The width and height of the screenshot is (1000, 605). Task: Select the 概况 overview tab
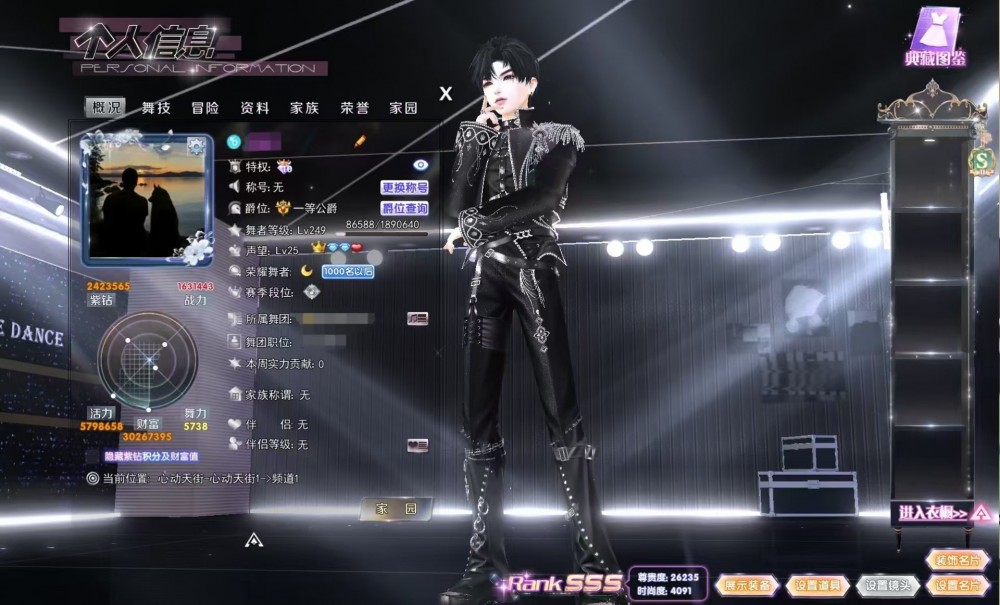pyautogui.click(x=105, y=108)
